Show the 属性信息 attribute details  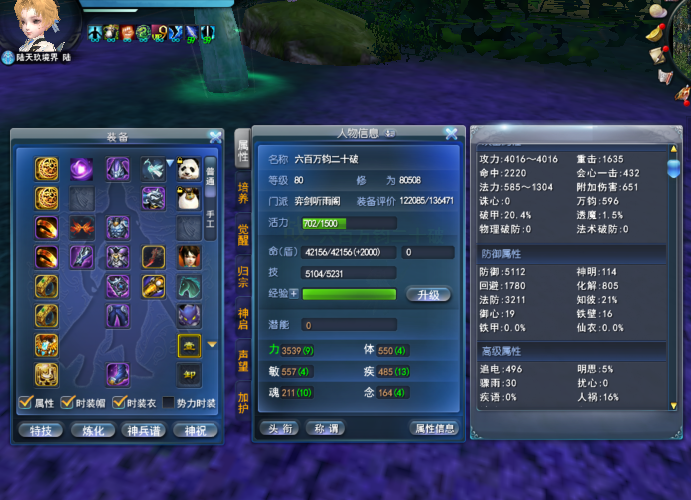click(434, 428)
